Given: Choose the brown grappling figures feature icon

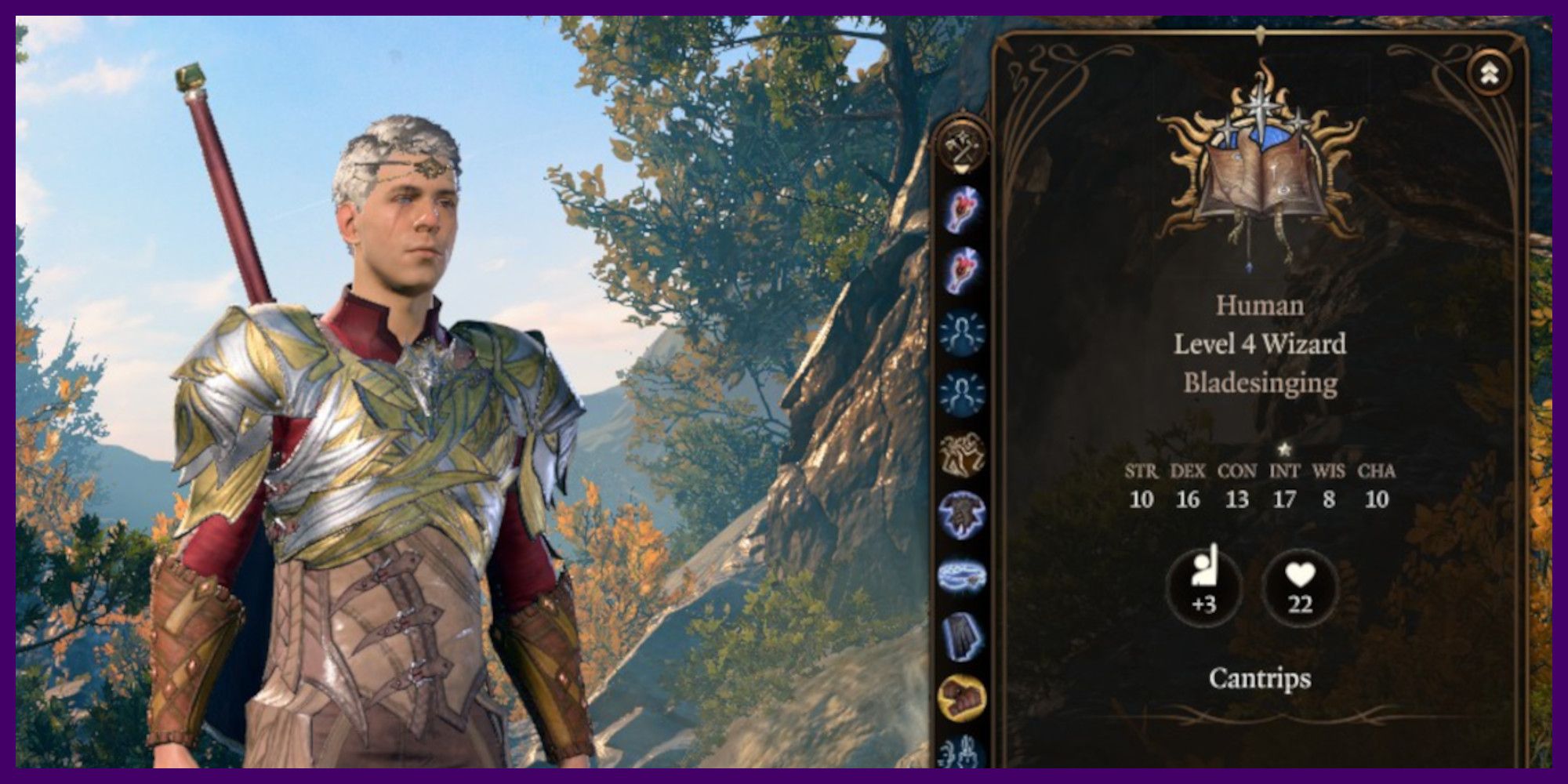Looking at the screenshot, I should point(962,454).
